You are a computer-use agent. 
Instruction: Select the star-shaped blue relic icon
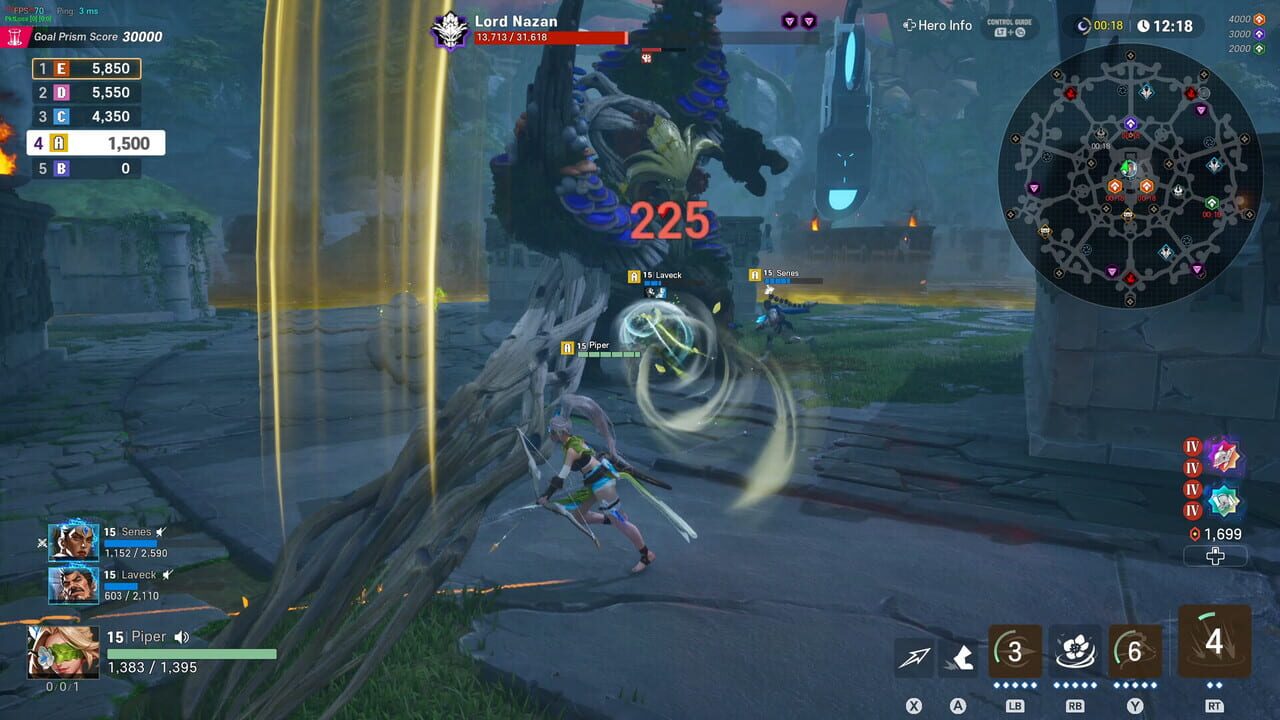coord(1224,499)
